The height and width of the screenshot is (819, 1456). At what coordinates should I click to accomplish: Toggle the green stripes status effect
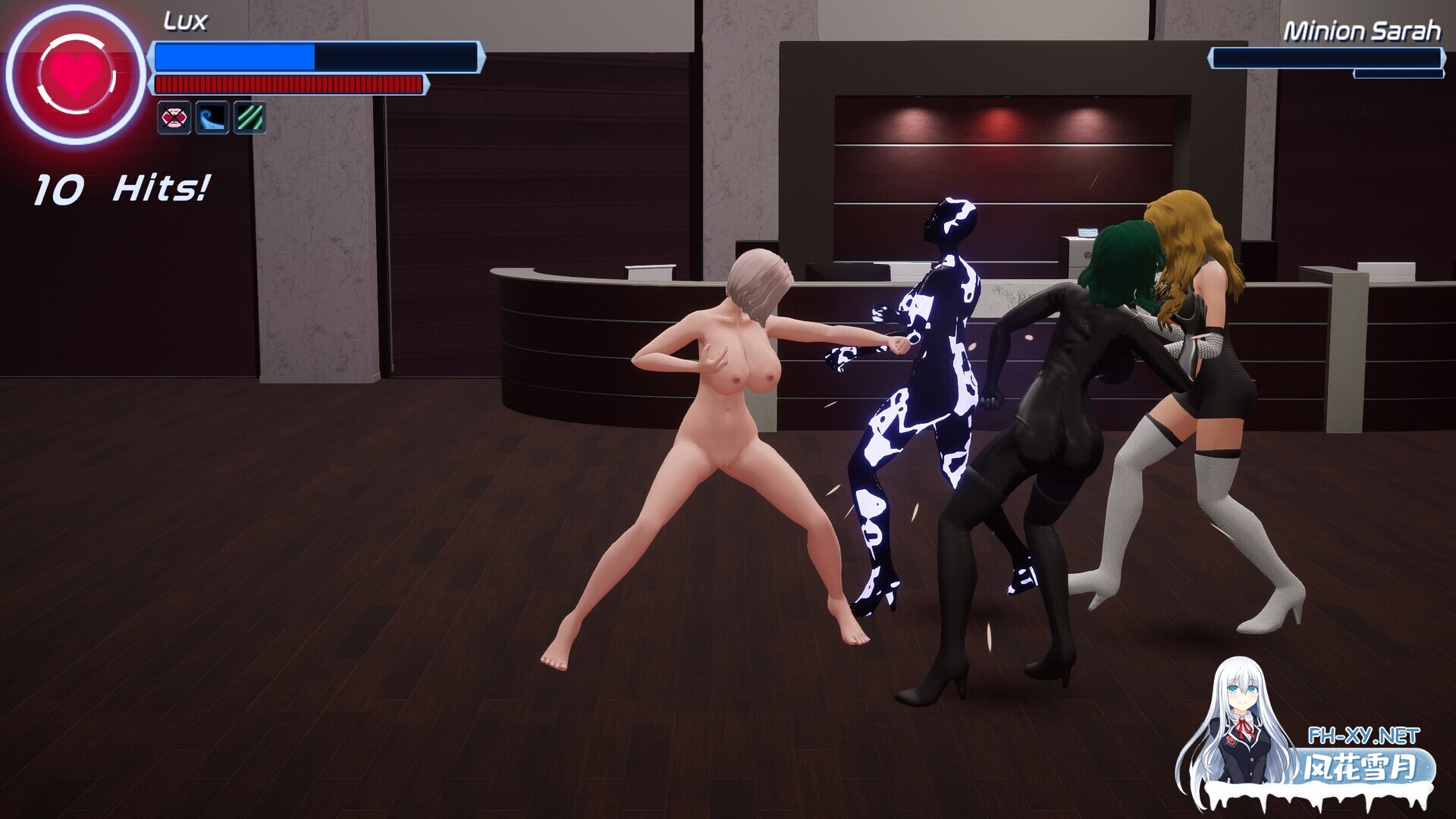(250, 118)
